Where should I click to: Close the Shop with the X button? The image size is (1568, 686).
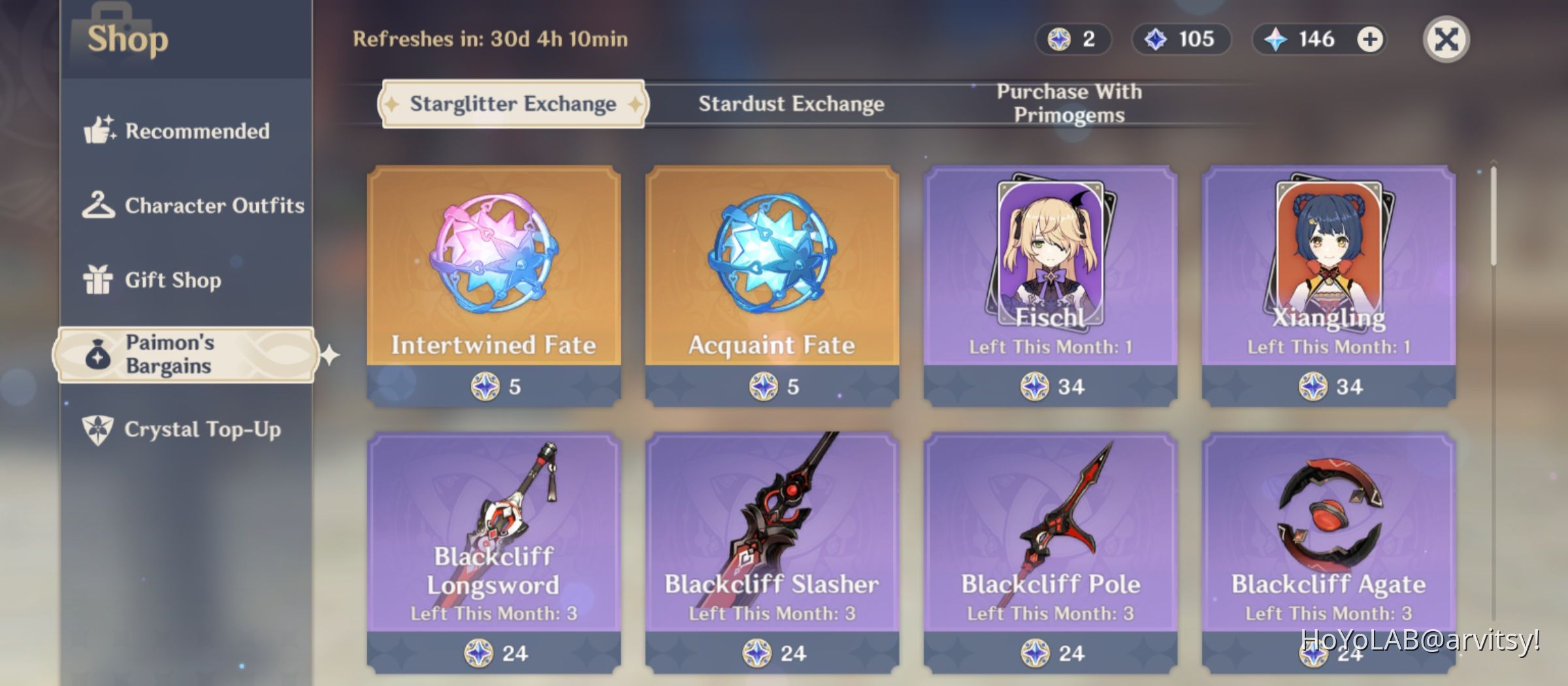tap(1445, 39)
